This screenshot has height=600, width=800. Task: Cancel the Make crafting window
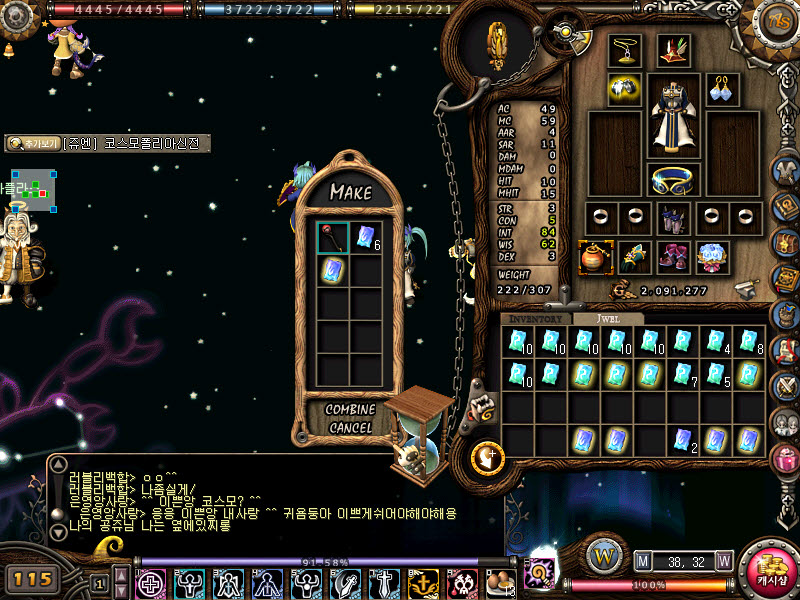[350, 427]
